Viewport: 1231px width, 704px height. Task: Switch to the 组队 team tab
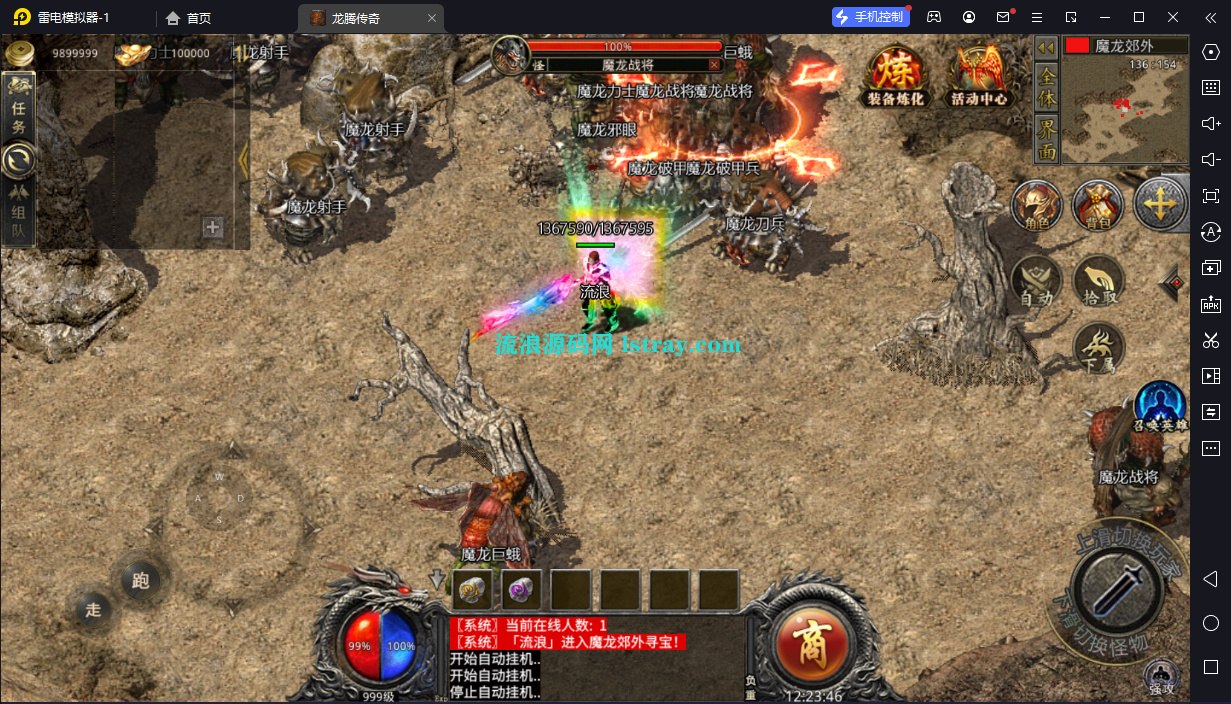coord(19,212)
